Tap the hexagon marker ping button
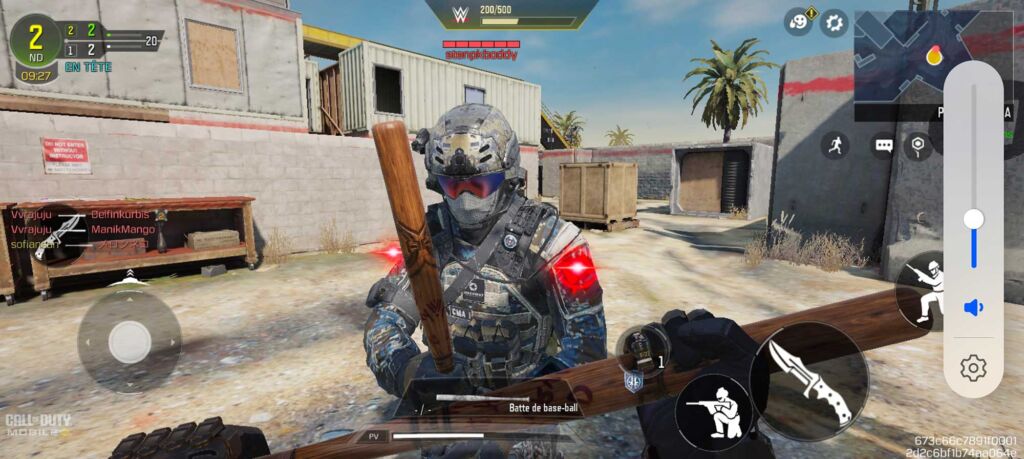 (917, 146)
